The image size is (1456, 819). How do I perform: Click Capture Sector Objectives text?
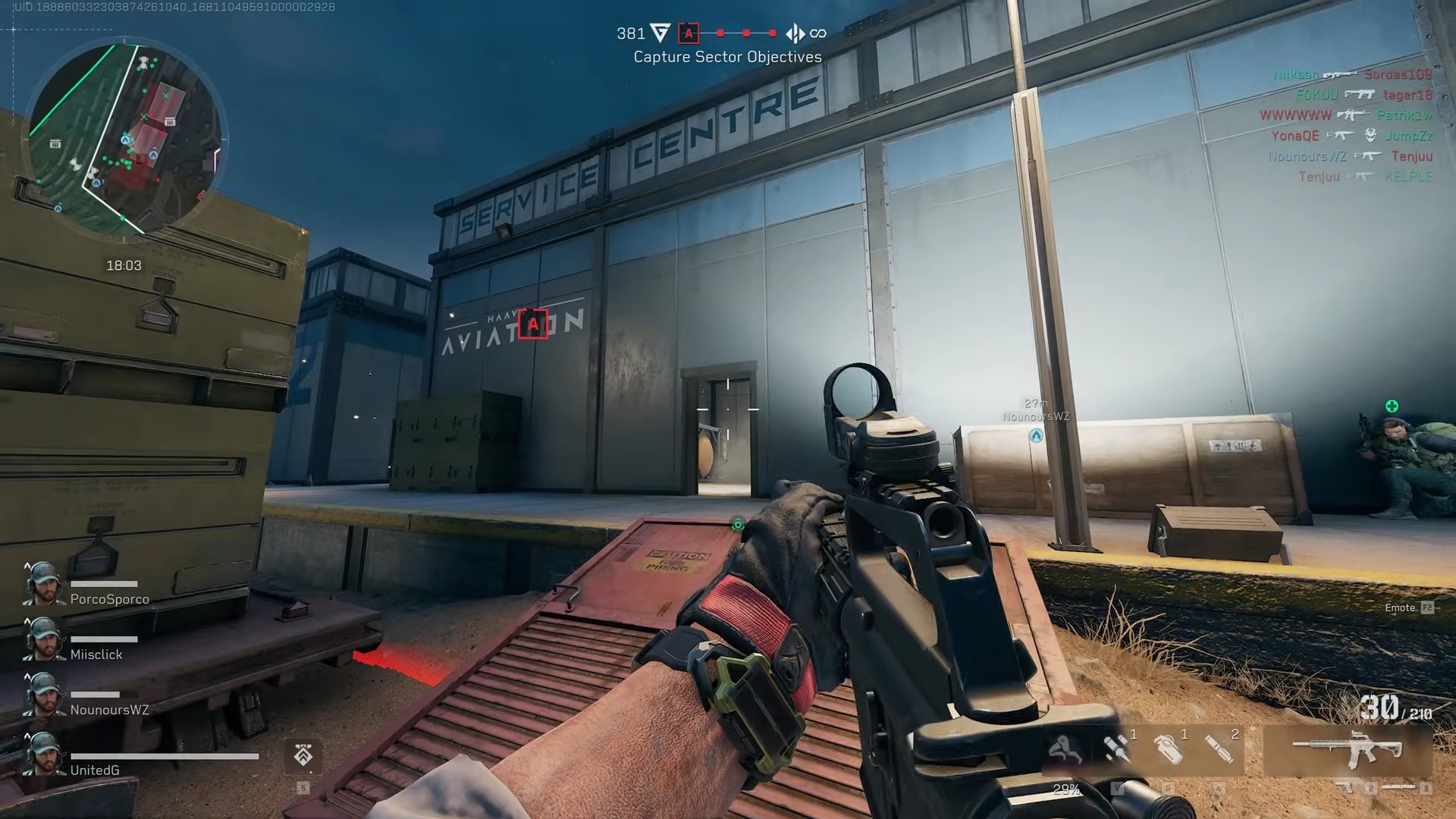click(727, 56)
